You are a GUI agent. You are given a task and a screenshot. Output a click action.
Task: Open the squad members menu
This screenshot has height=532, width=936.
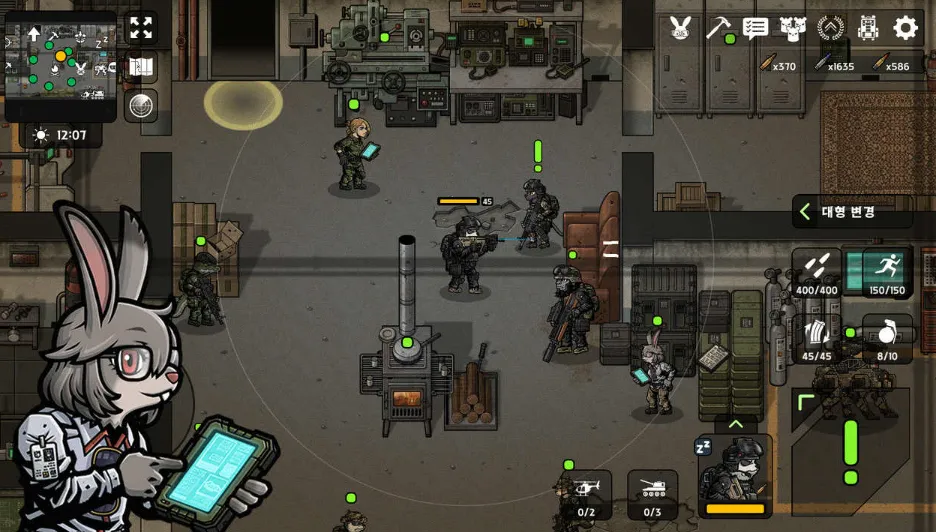pyautogui.click(x=794, y=28)
